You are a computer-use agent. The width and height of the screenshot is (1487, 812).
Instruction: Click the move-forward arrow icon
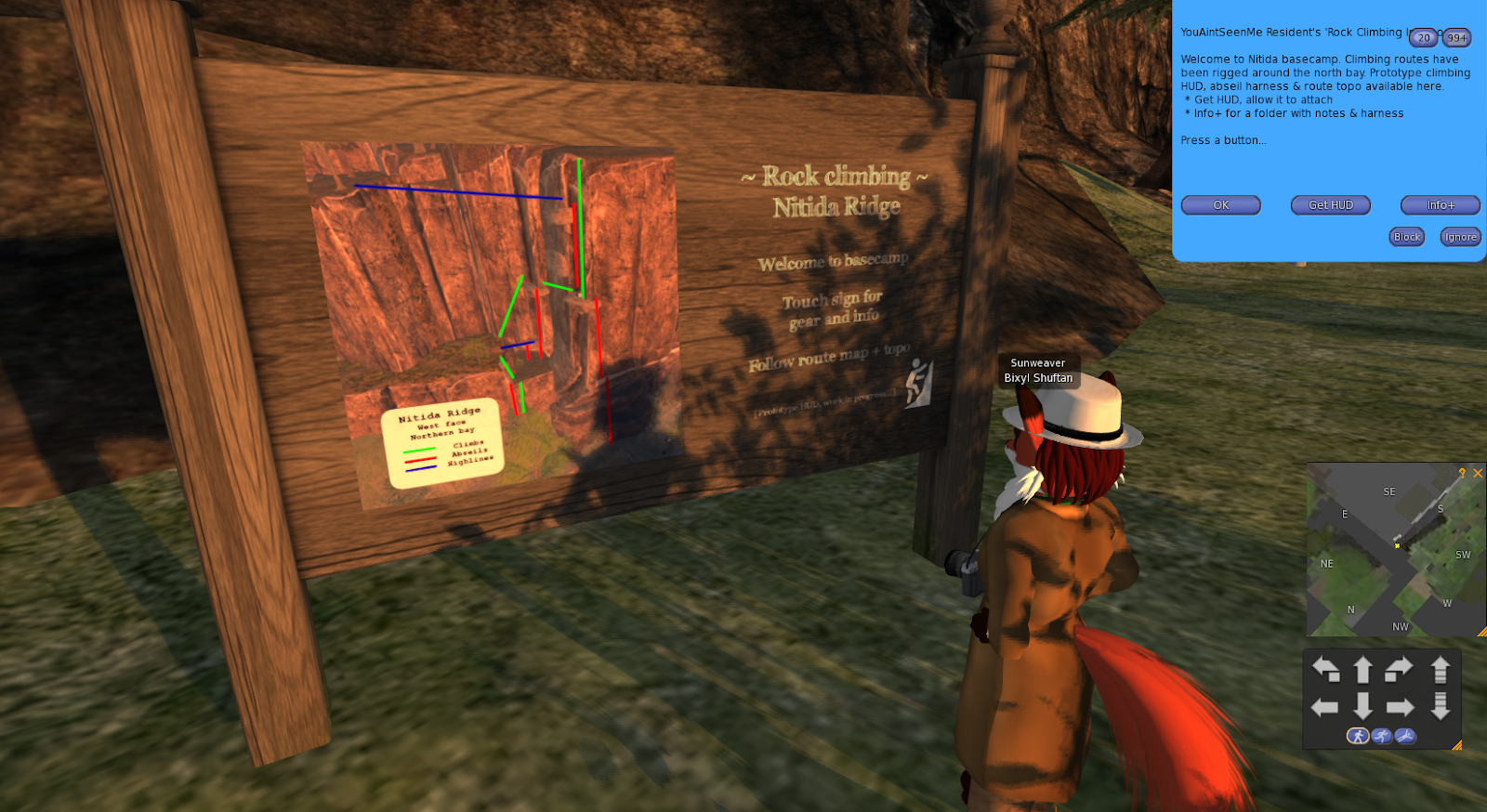click(x=1363, y=667)
